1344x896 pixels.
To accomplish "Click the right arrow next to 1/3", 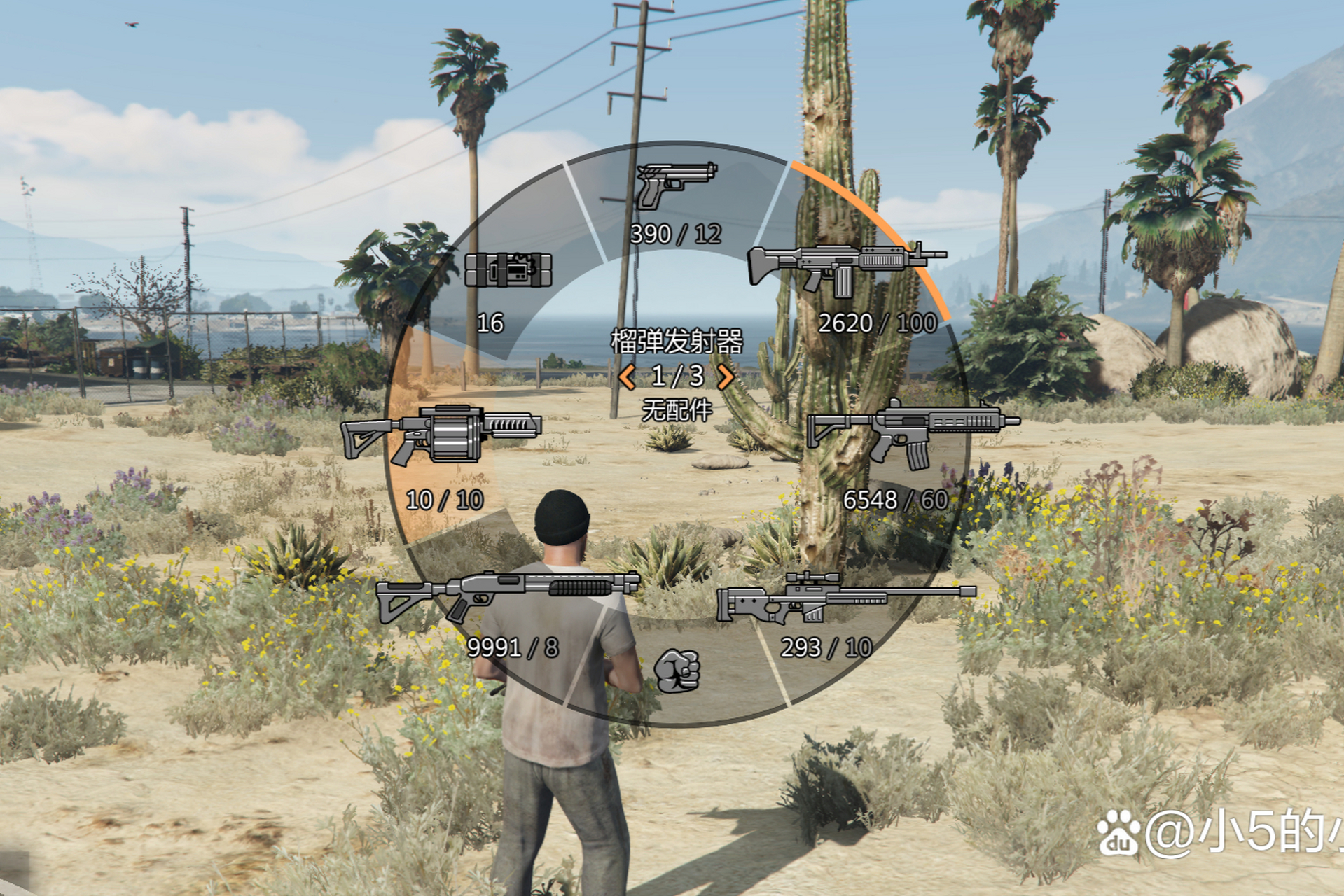I will pyautogui.click(x=727, y=378).
